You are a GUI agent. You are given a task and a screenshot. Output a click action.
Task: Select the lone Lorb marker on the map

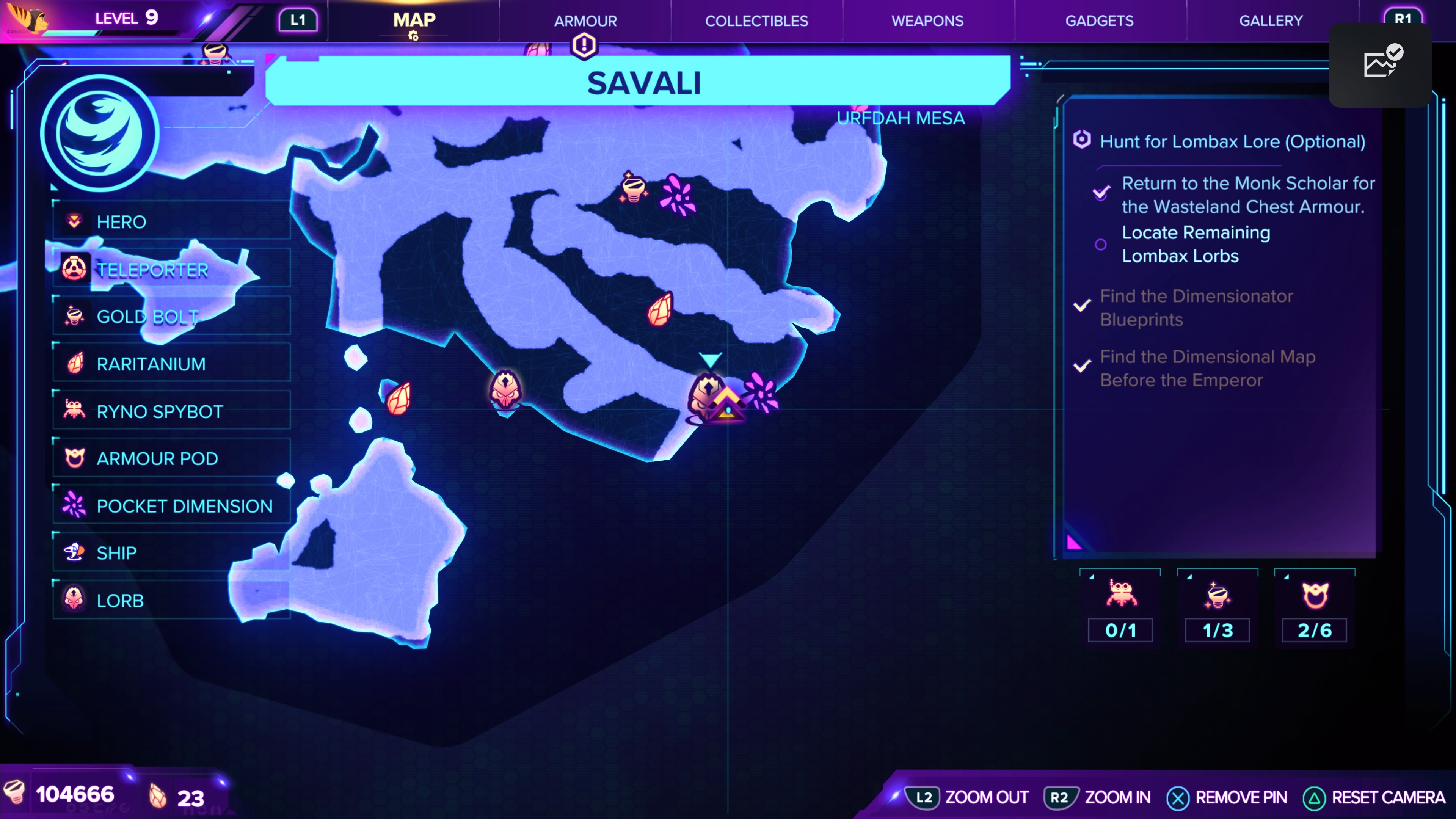[x=505, y=390]
